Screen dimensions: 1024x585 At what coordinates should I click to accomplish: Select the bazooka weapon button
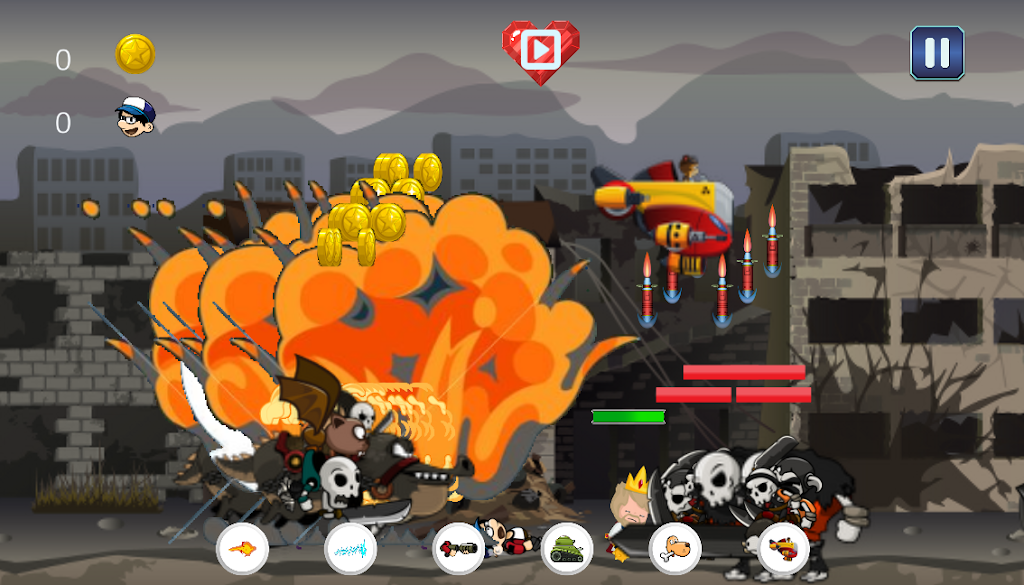coord(459,548)
